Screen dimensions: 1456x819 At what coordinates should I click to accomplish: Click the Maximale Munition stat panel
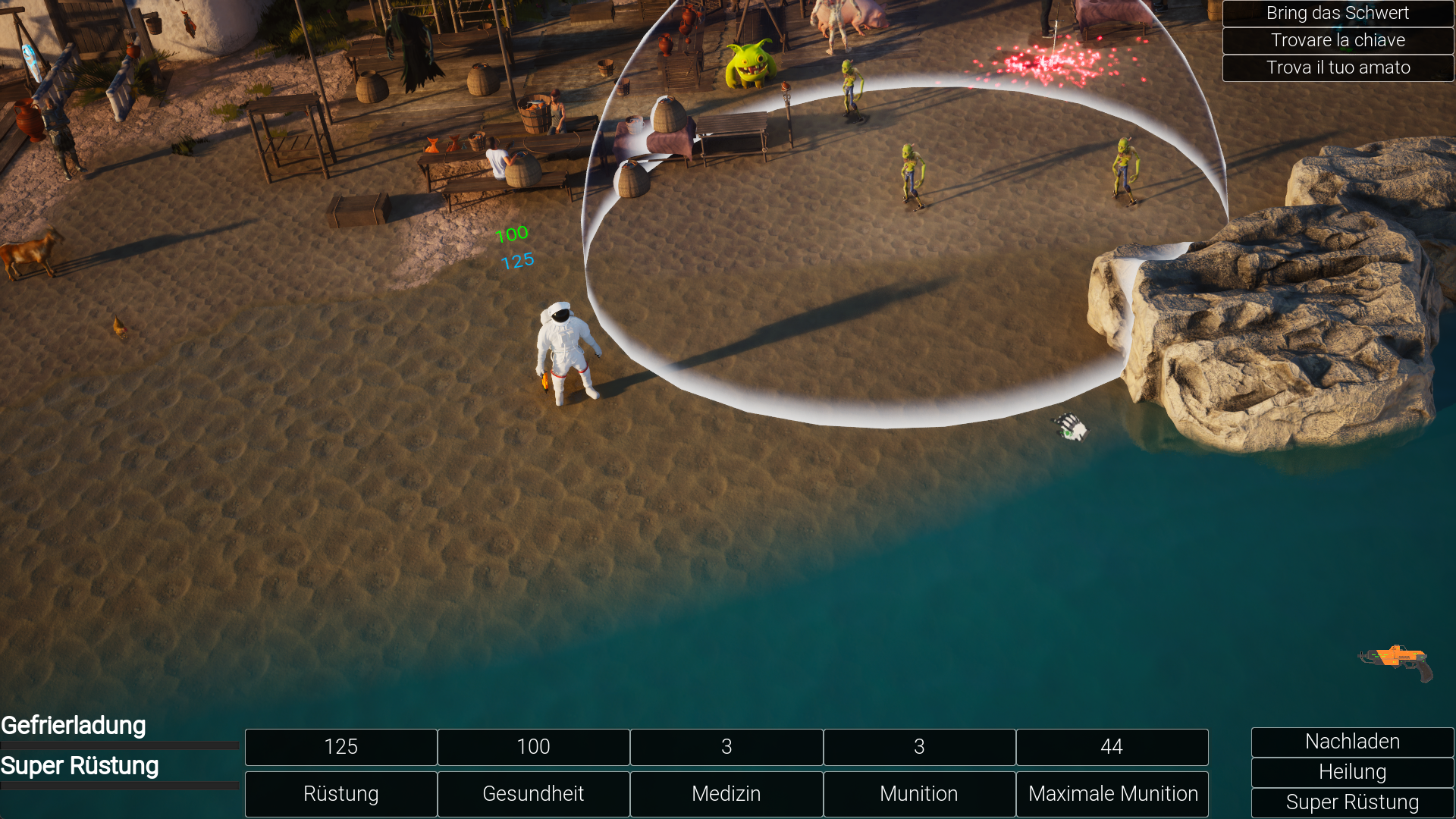coord(1112,794)
